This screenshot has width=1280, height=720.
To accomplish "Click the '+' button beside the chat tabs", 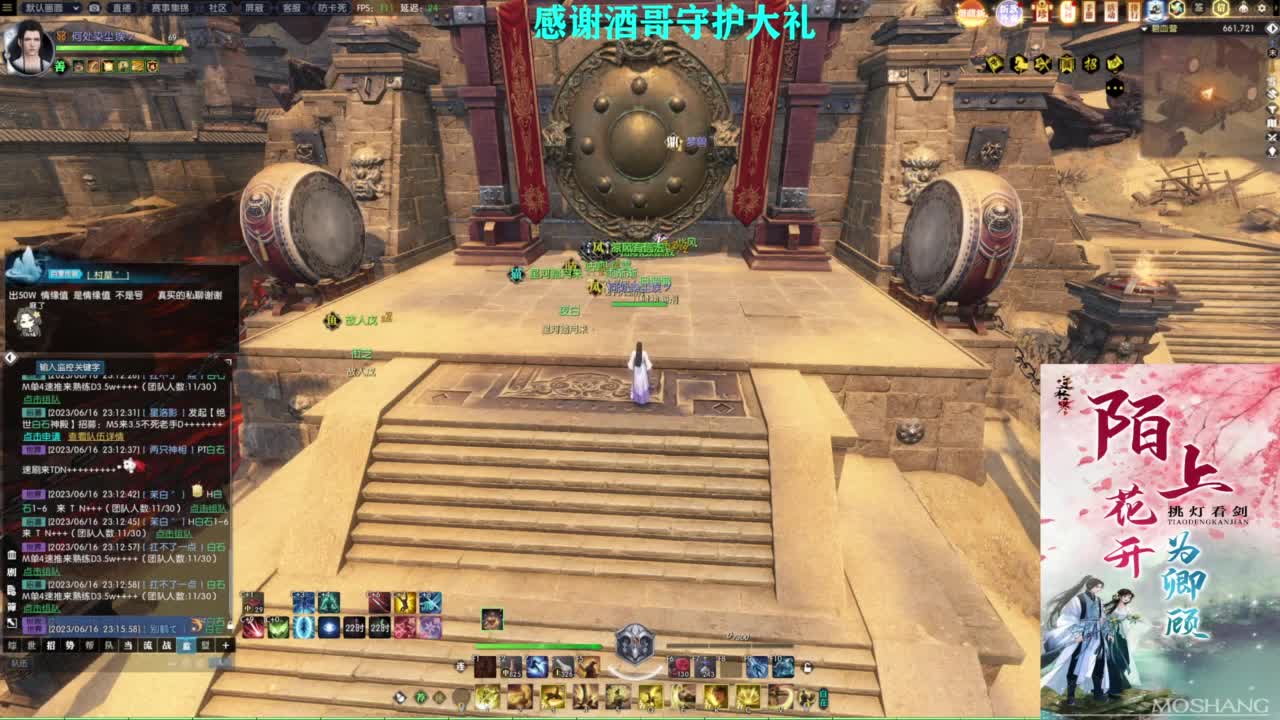I will (225, 646).
